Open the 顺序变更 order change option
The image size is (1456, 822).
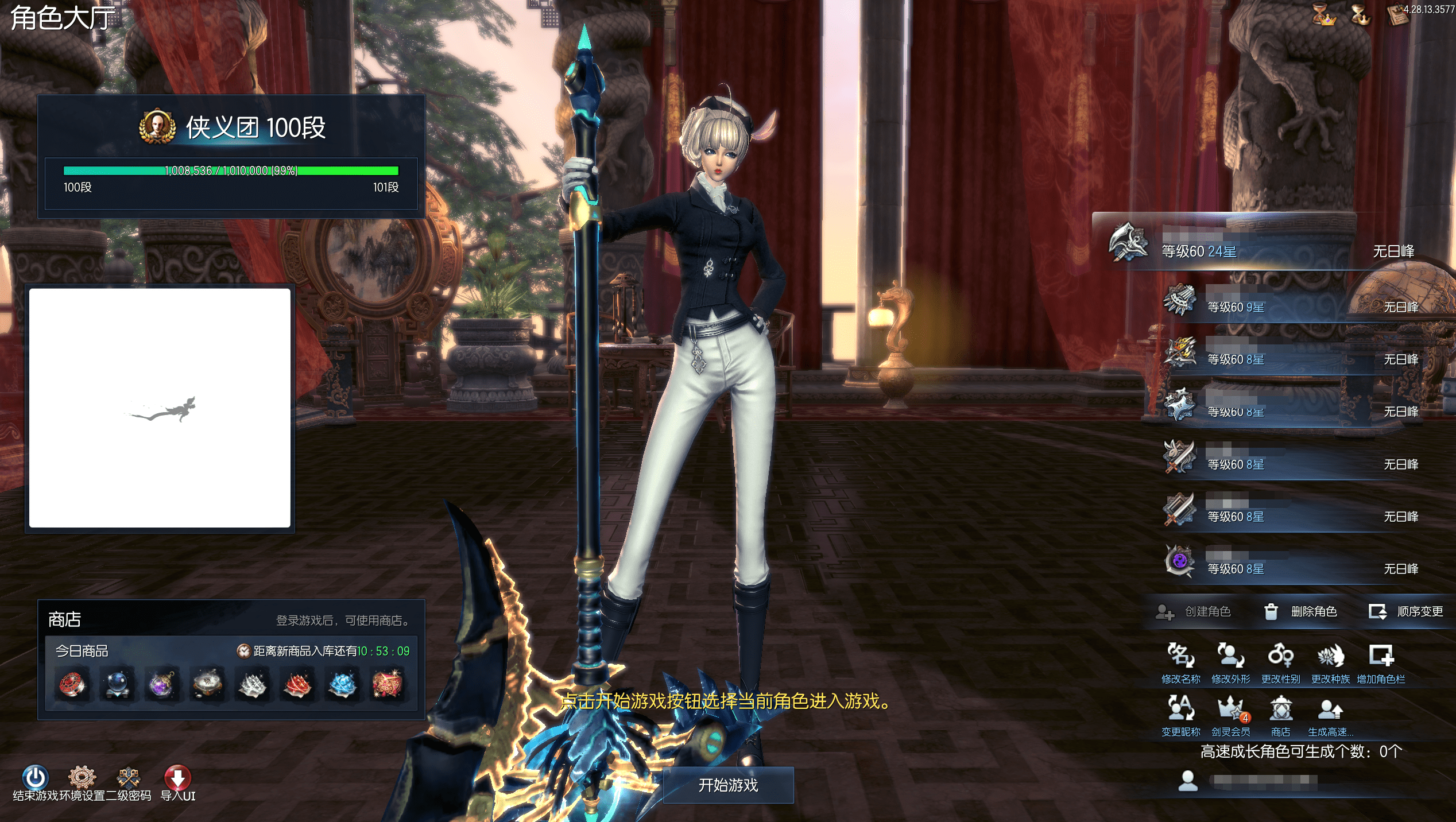(1406, 612)
